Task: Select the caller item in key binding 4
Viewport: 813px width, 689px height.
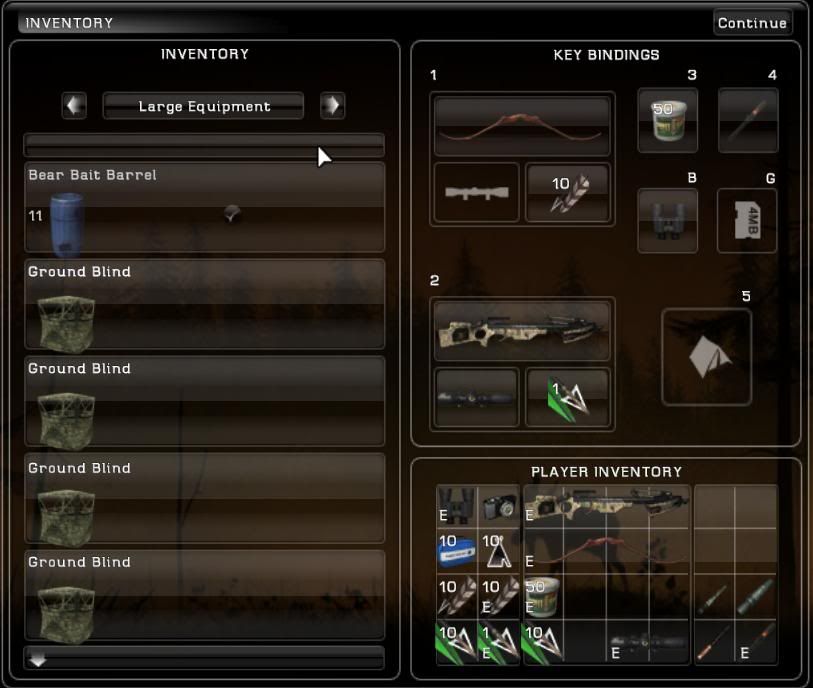Action: coord(747,121)
